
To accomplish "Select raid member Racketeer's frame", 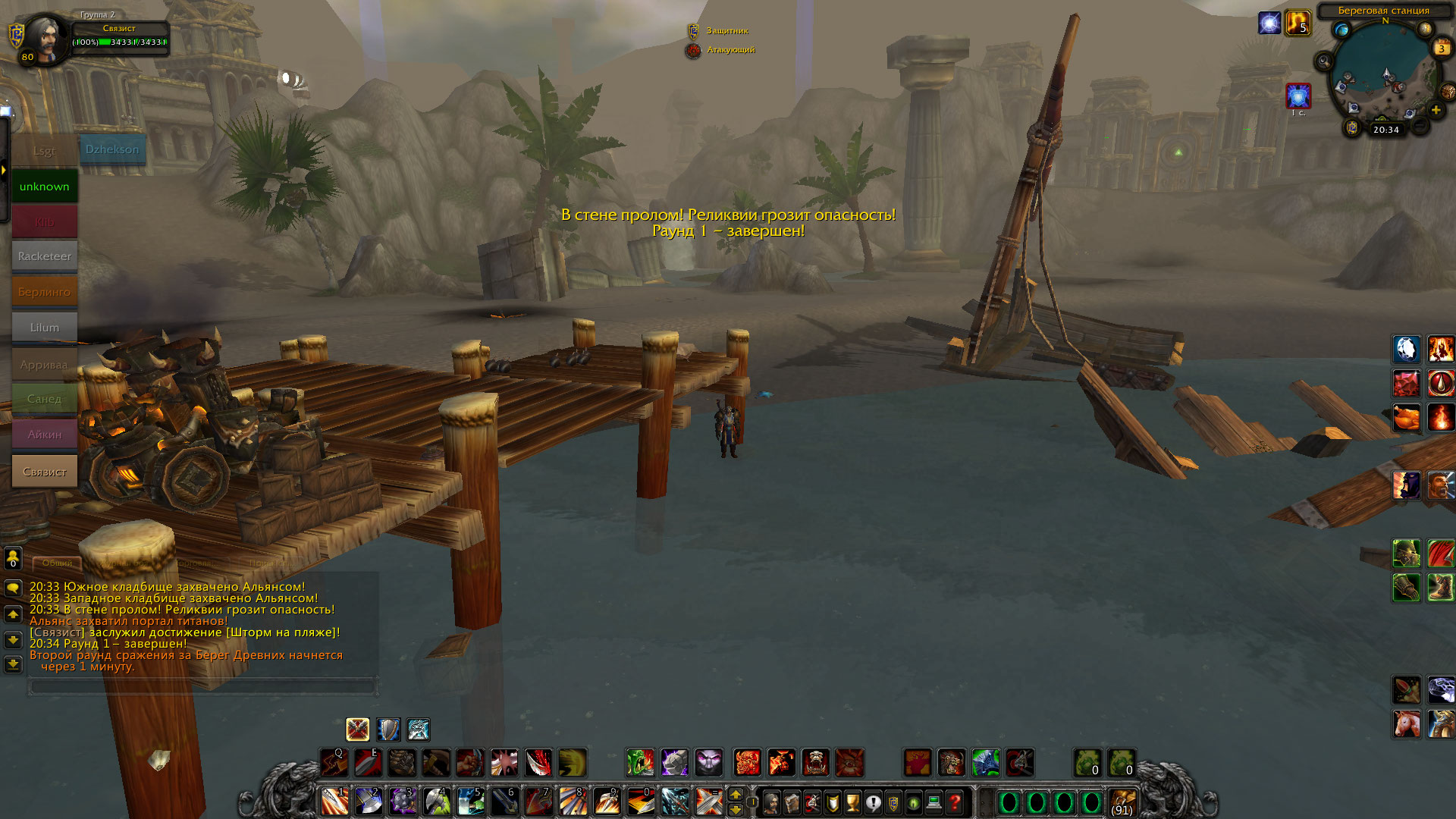I will click(x=44, y=256).
